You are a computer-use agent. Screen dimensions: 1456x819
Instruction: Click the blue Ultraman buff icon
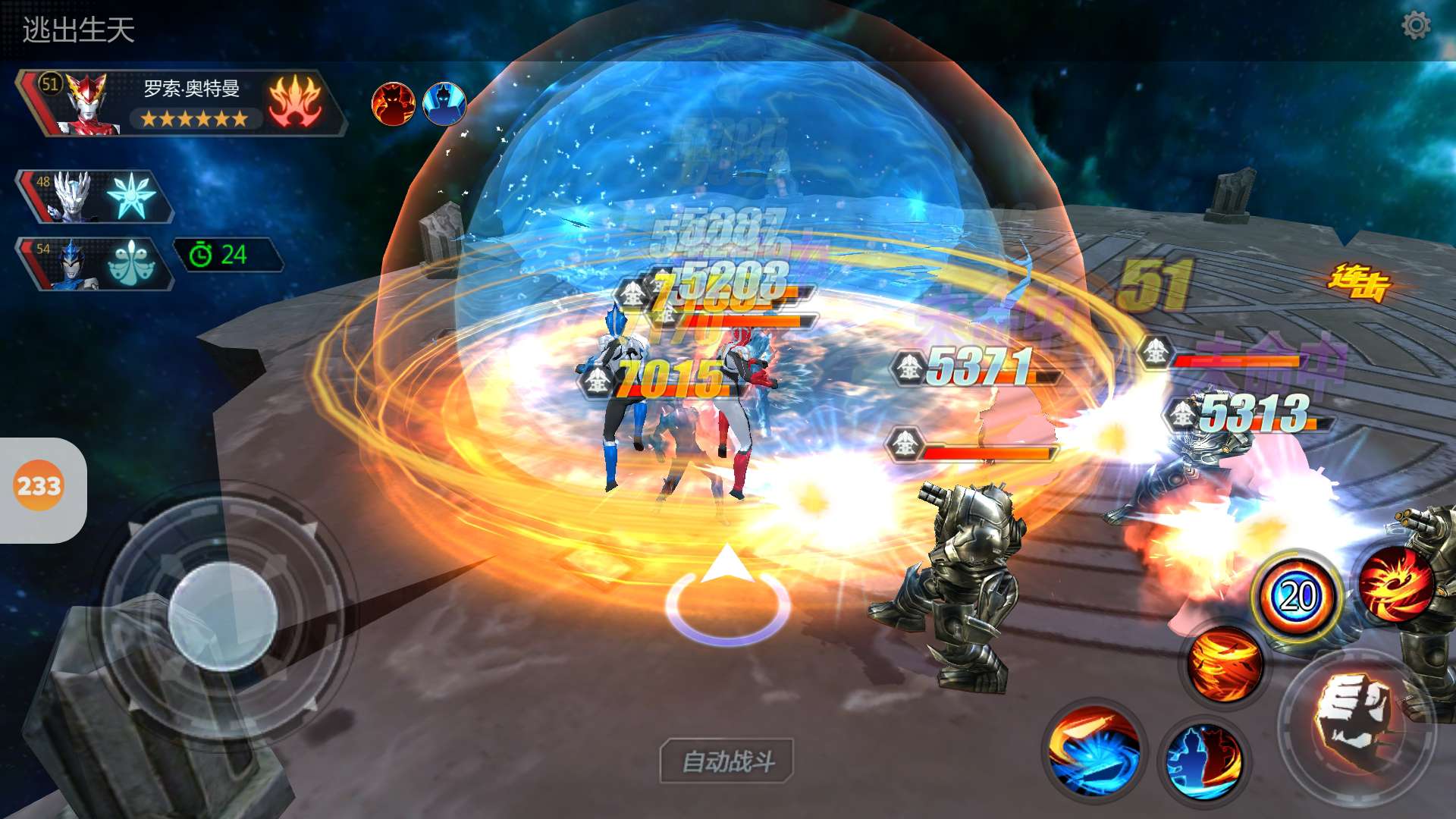pos(444,104)
